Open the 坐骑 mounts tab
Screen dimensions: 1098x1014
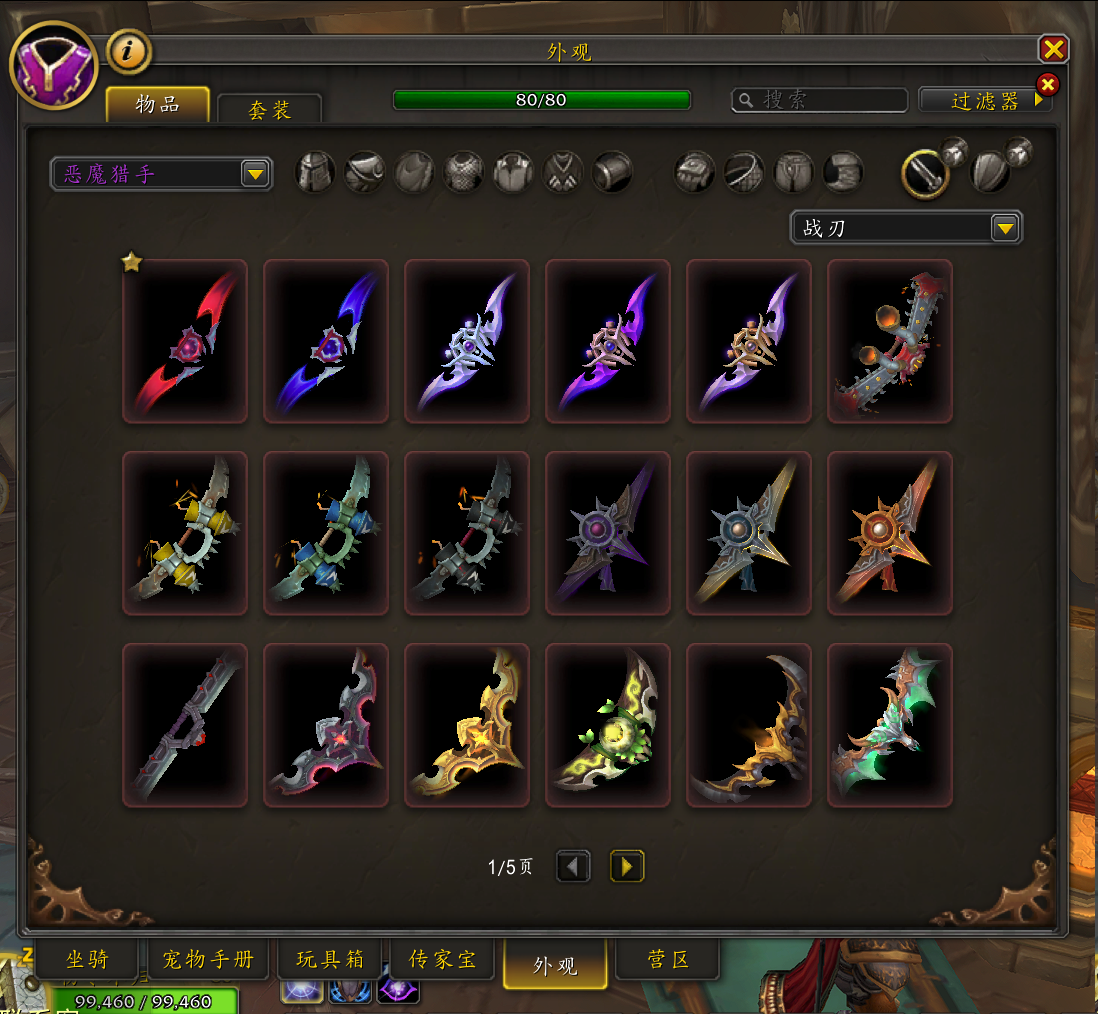(86, 960)
